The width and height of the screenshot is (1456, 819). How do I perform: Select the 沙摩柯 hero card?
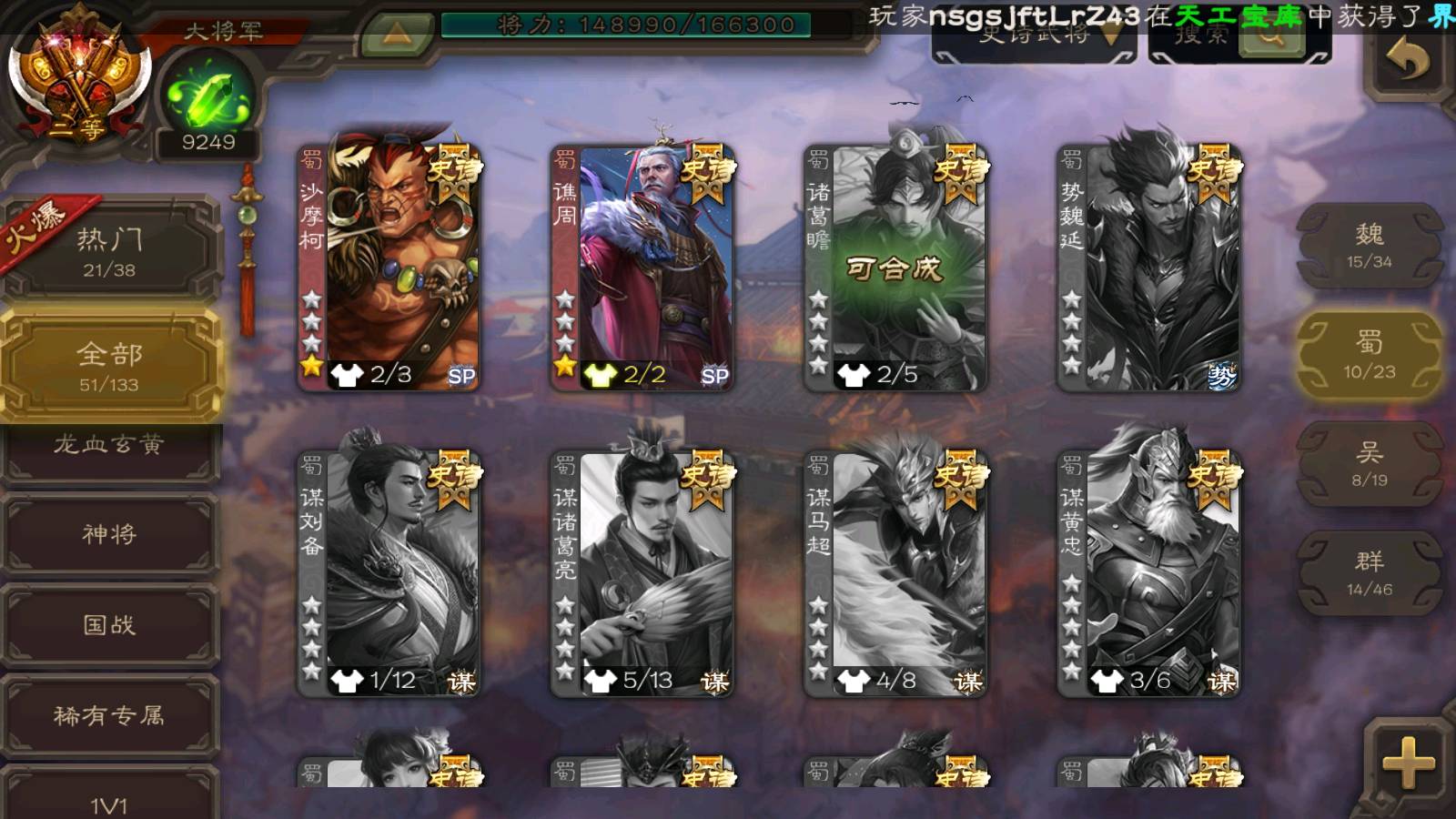389,268
